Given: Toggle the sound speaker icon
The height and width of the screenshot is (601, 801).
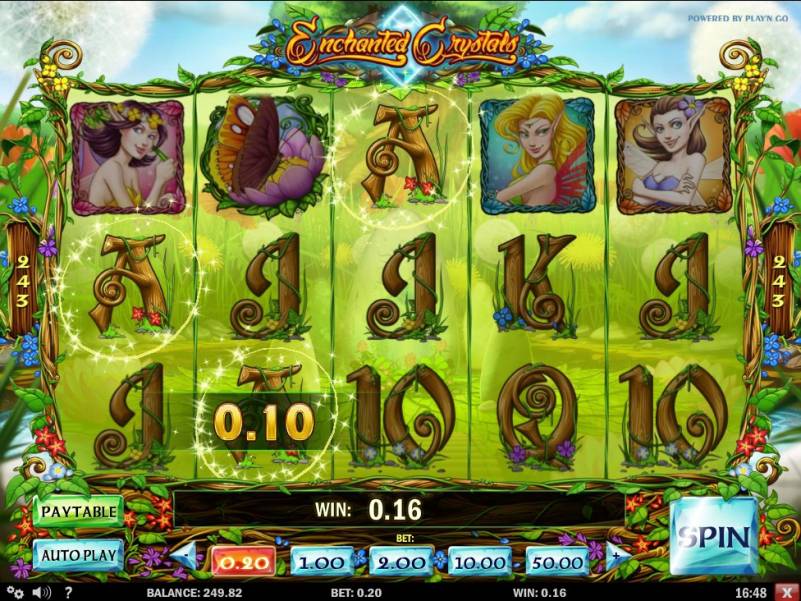Looking at the screenshot, I should click(x=43, y=592).
